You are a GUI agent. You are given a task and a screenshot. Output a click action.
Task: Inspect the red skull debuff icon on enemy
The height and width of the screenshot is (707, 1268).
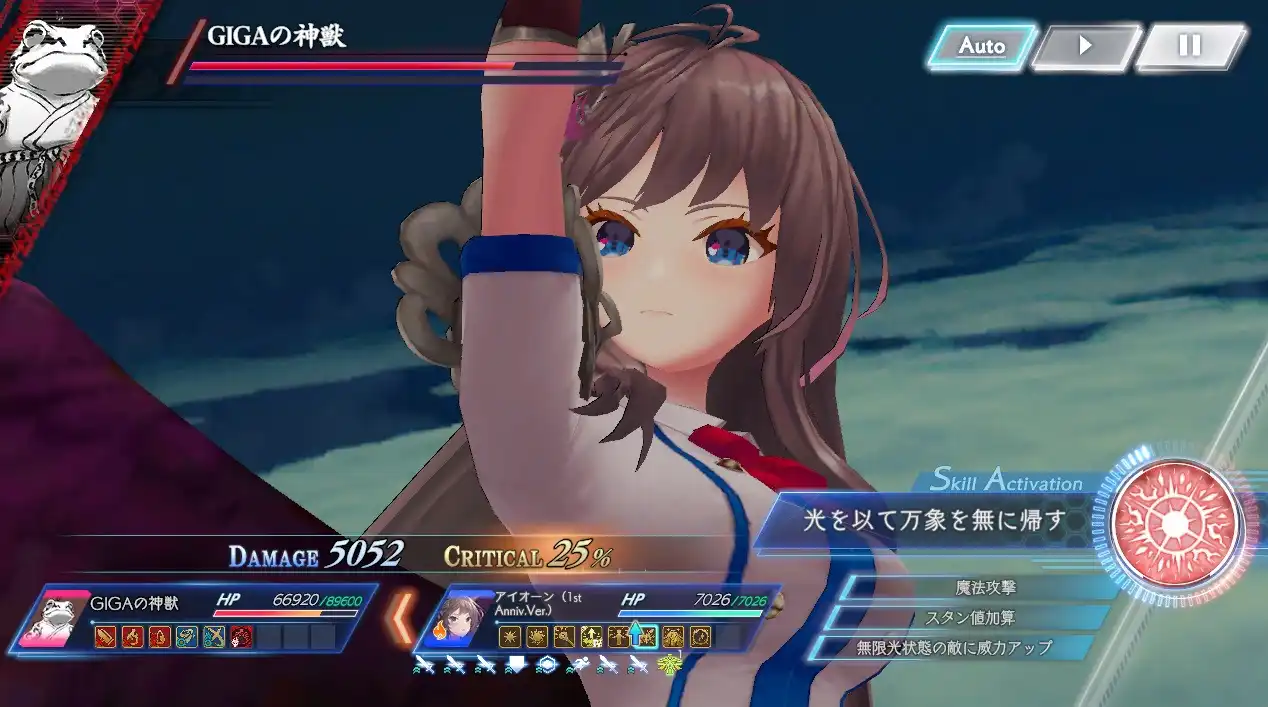[x=241, y=636]
